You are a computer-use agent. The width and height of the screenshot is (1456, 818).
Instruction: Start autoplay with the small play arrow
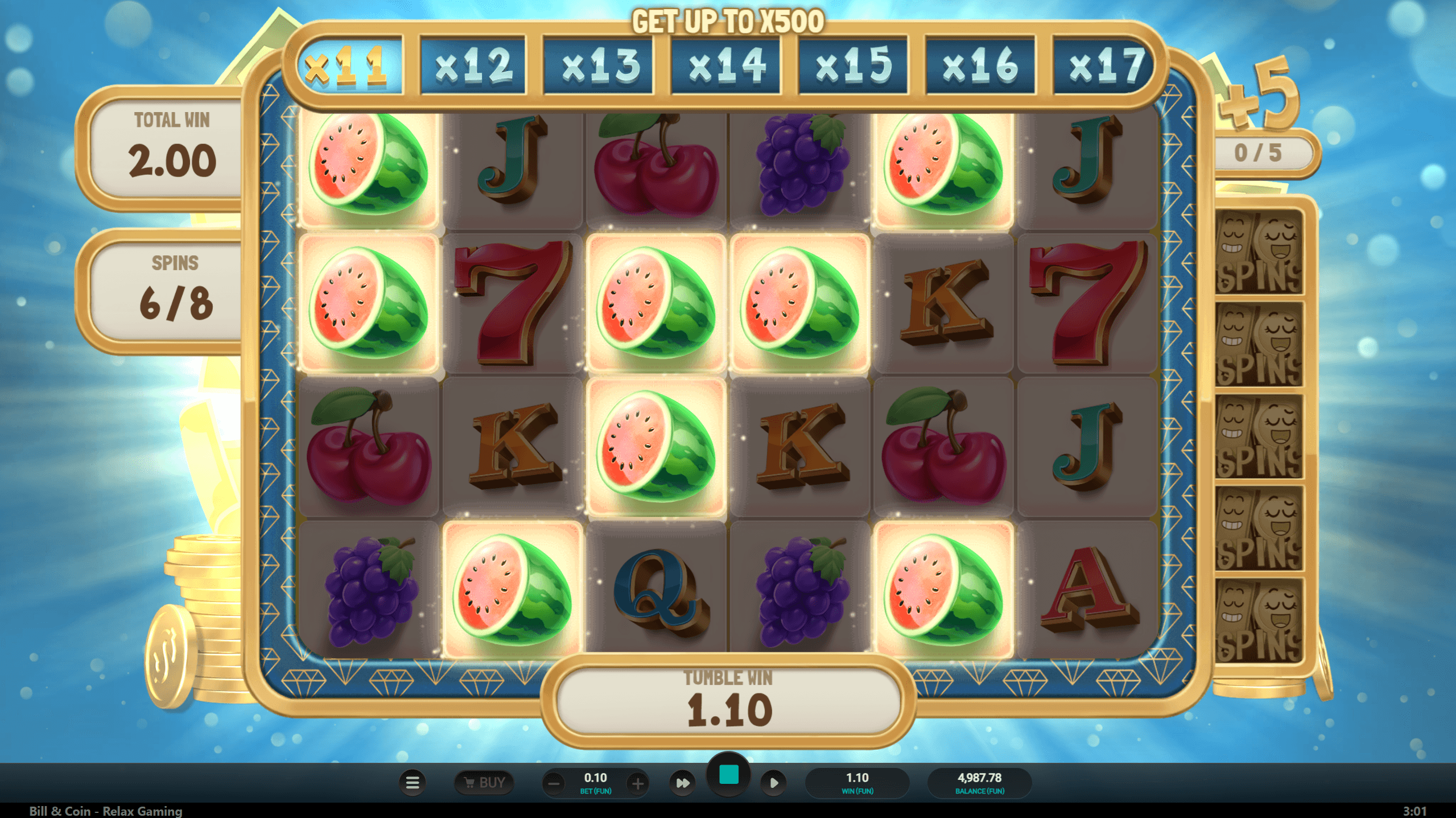pos(774,783)
